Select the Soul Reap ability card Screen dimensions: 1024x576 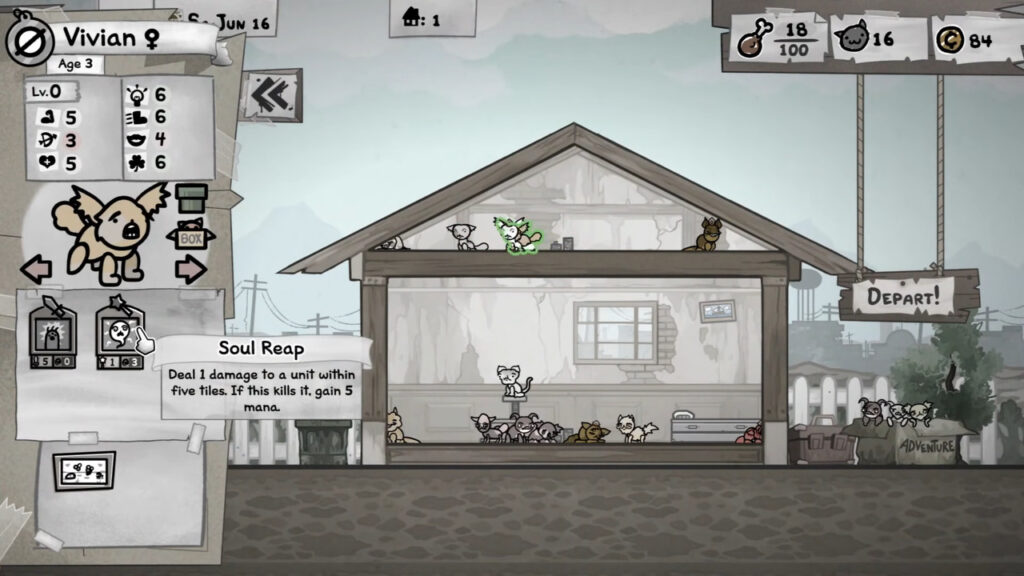pos(119,337)
